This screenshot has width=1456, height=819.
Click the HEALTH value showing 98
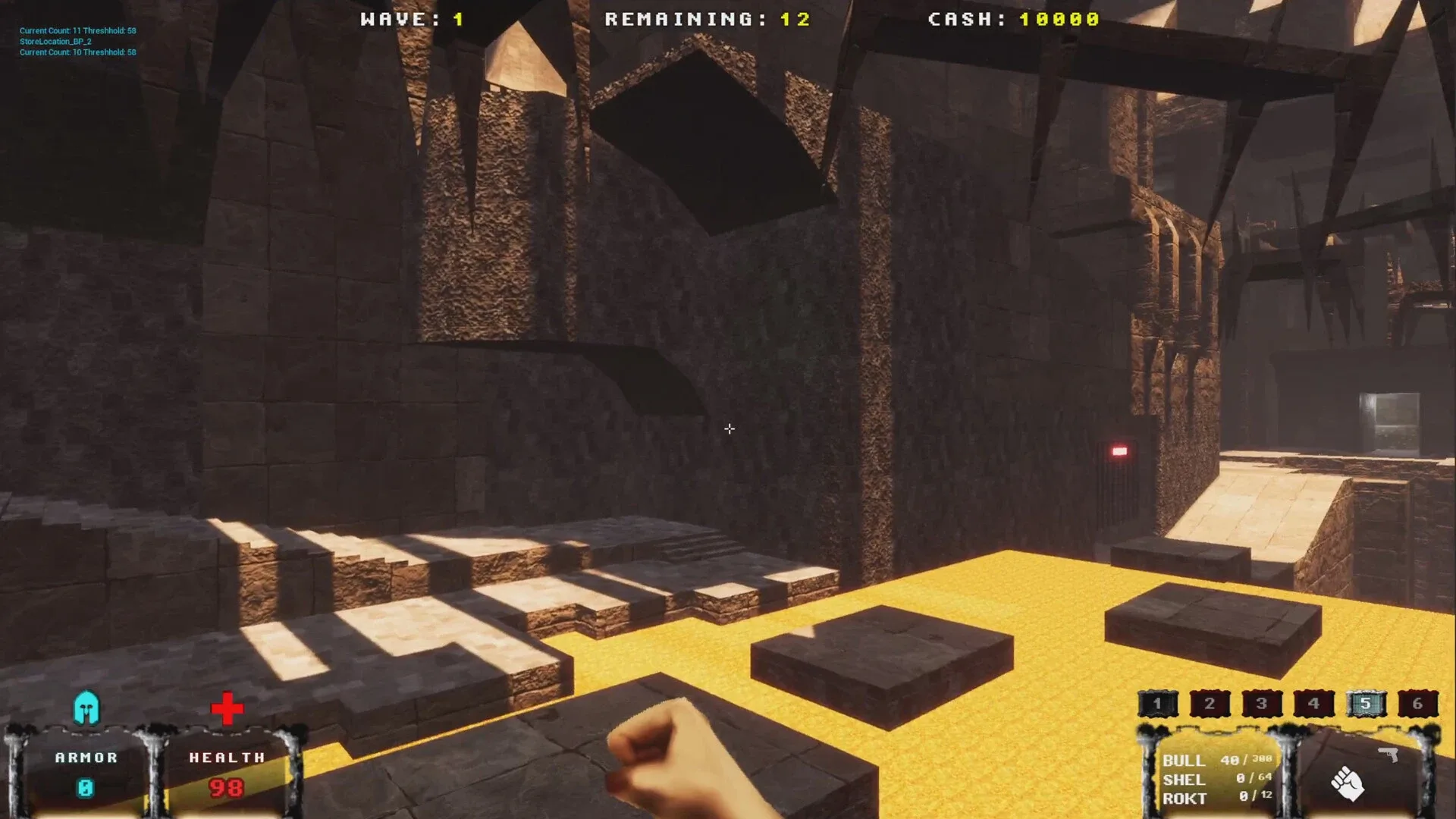tap(227, 789)
